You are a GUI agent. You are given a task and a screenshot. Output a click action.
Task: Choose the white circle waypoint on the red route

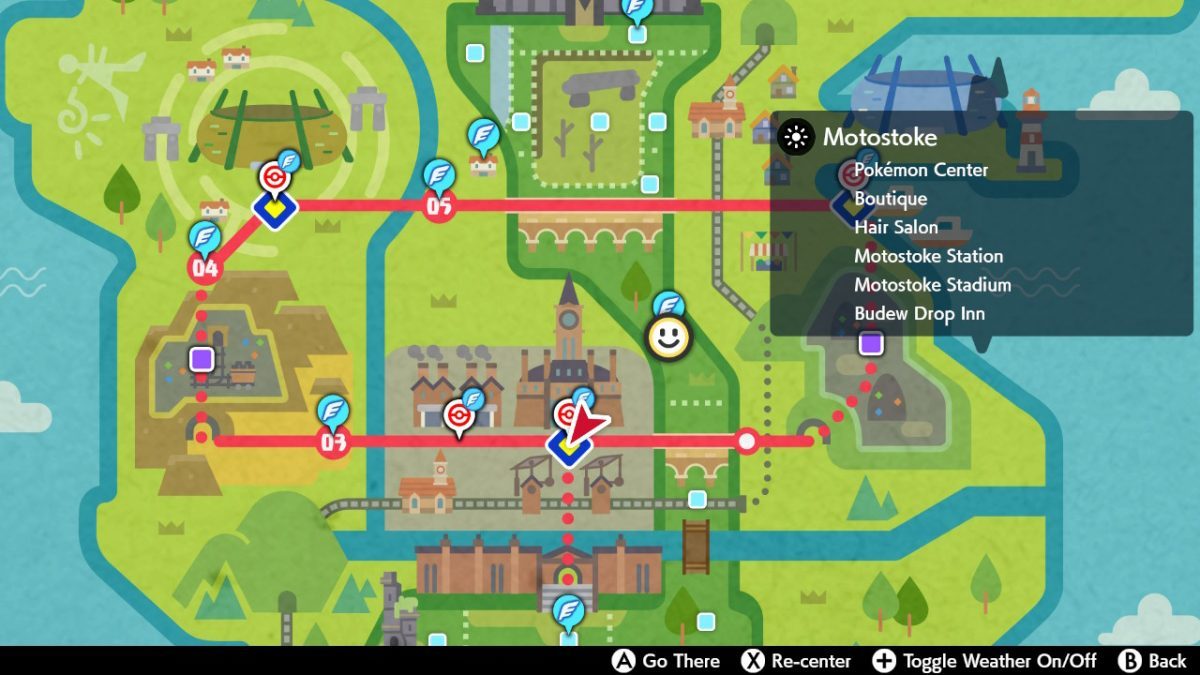747,441
